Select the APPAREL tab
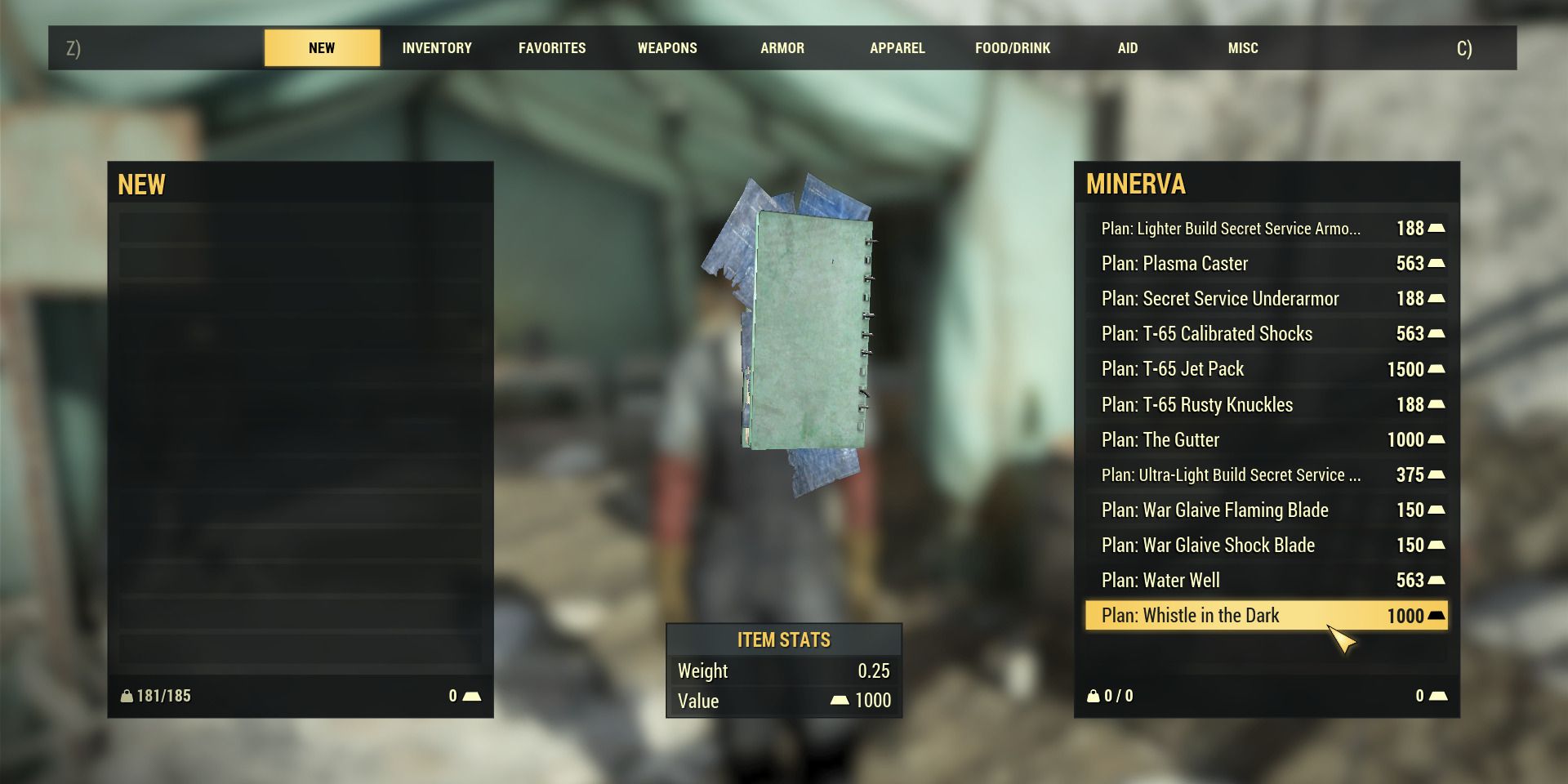 pyautogui.click(x=898, y=48)
